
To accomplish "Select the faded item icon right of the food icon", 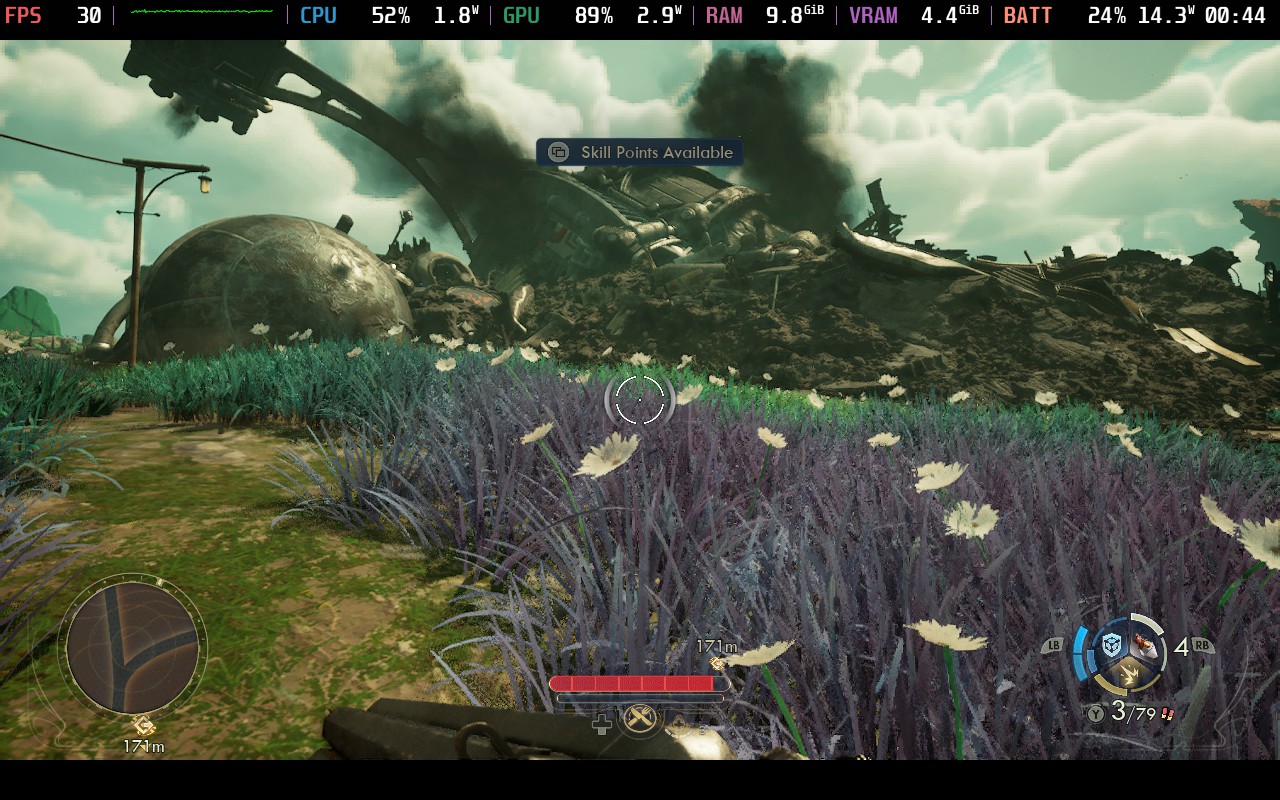I will [680, 724].
